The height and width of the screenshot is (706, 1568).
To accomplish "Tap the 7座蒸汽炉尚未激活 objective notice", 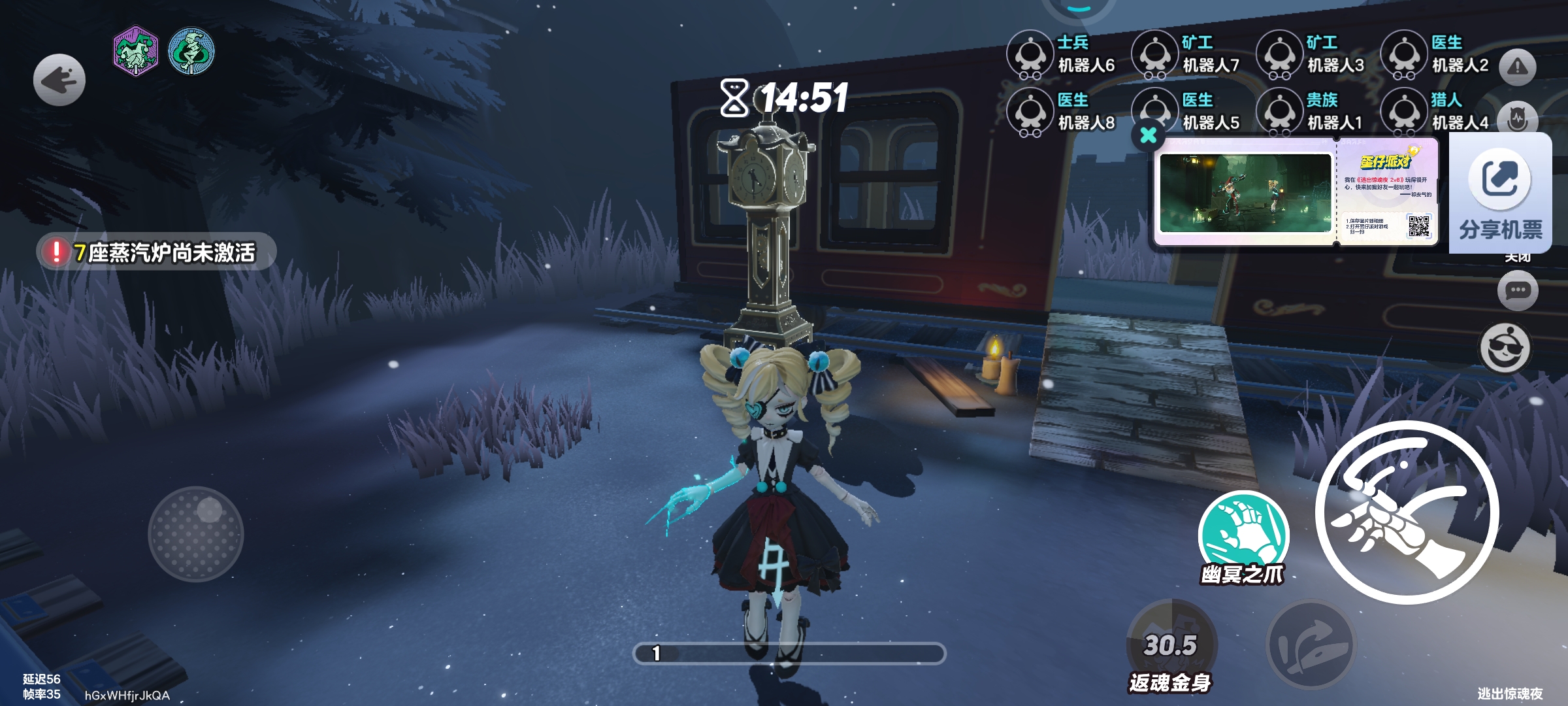I will tap(157, 252).
